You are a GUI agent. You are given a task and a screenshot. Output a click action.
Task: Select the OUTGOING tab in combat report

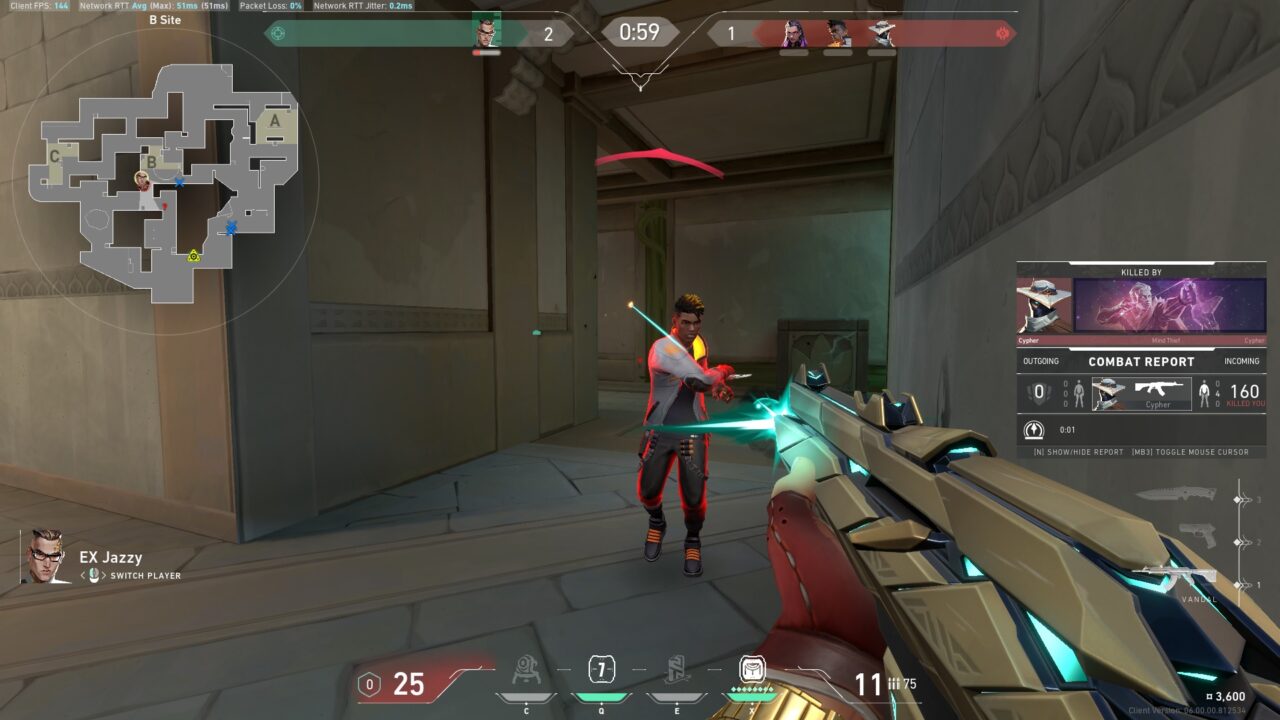tap(1040, 360)
